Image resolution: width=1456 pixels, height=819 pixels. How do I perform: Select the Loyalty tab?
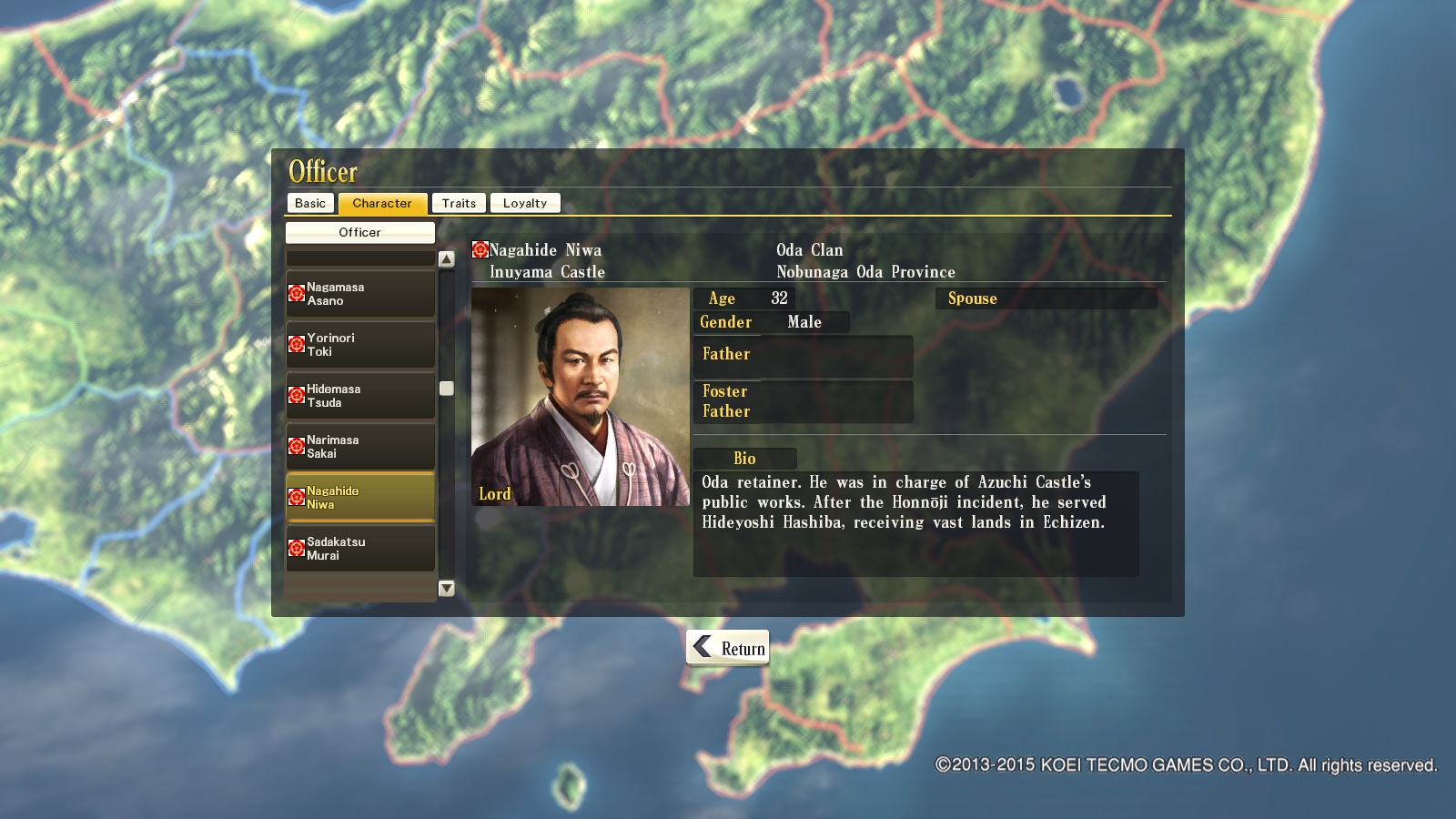(x=525, y=203)
